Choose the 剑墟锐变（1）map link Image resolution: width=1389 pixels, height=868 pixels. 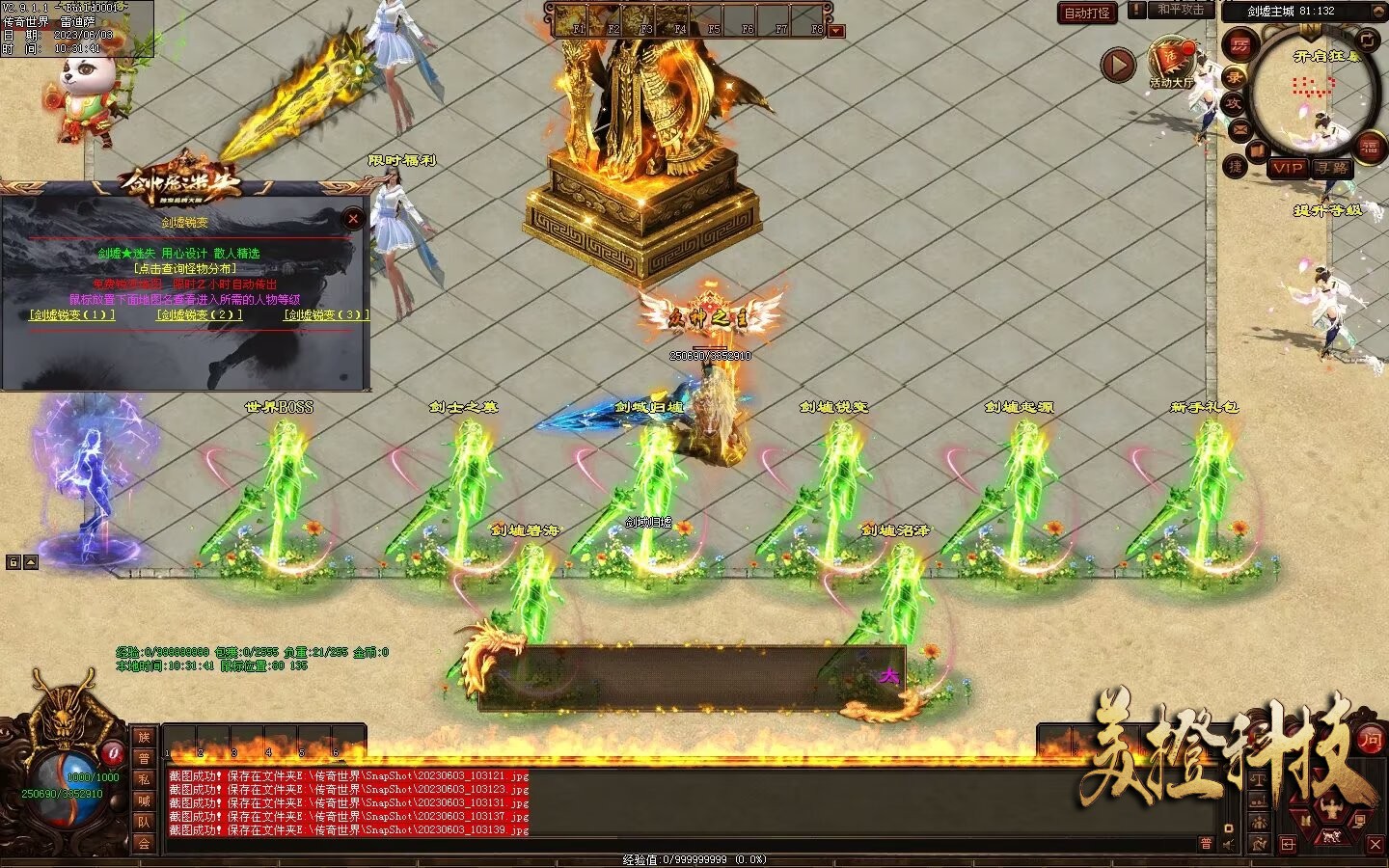click(72, 314)
